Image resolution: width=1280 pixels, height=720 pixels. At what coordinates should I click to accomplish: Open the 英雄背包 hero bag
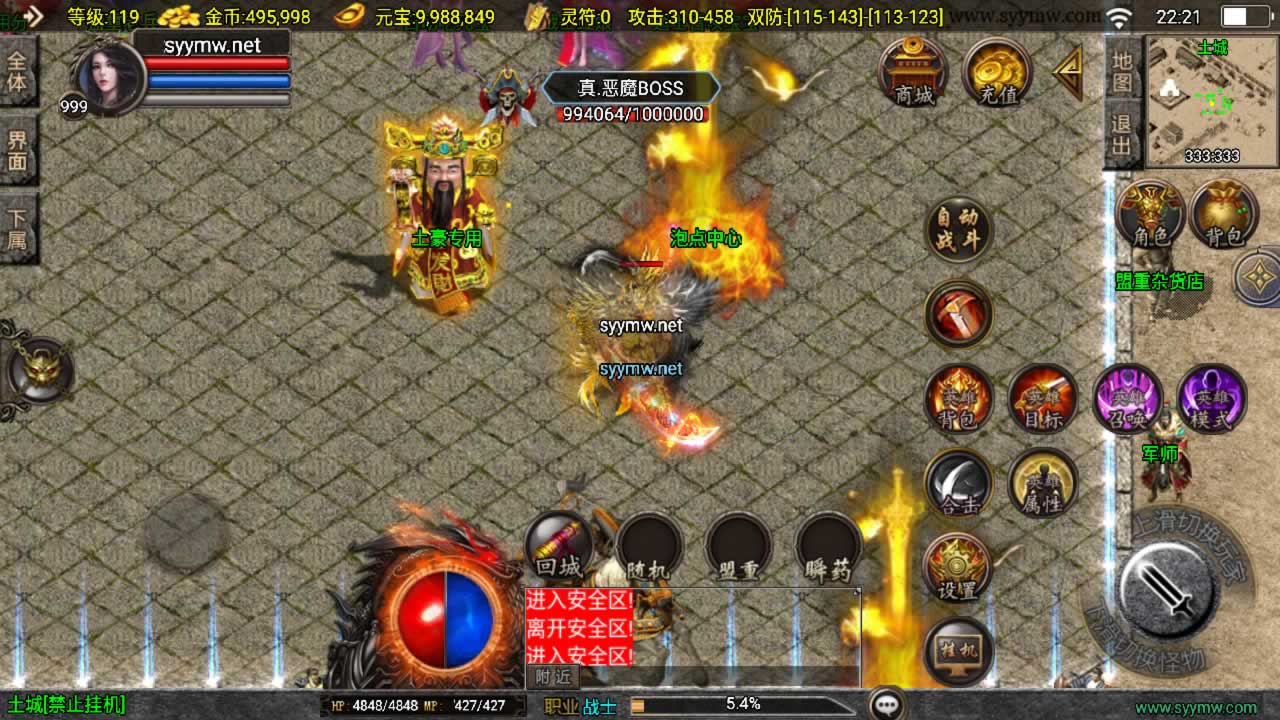coord(959,398)
